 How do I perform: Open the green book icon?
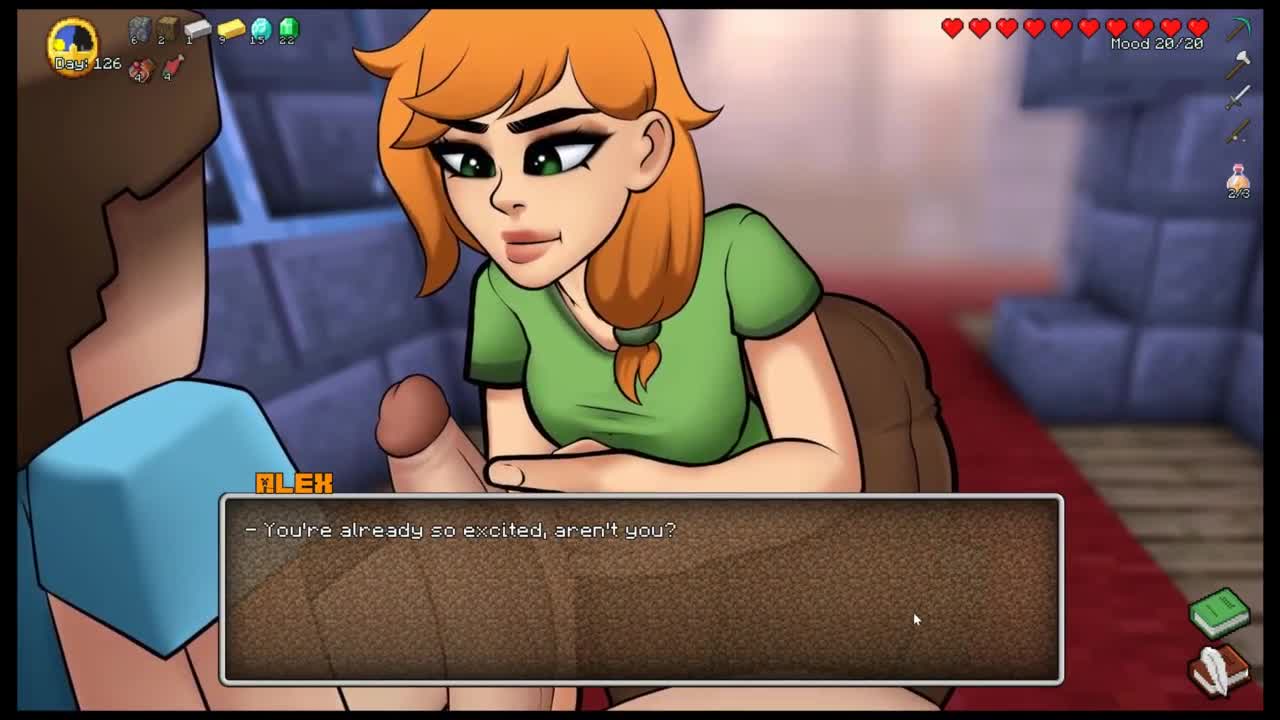pyautogui.click(x=1219, y=611)
